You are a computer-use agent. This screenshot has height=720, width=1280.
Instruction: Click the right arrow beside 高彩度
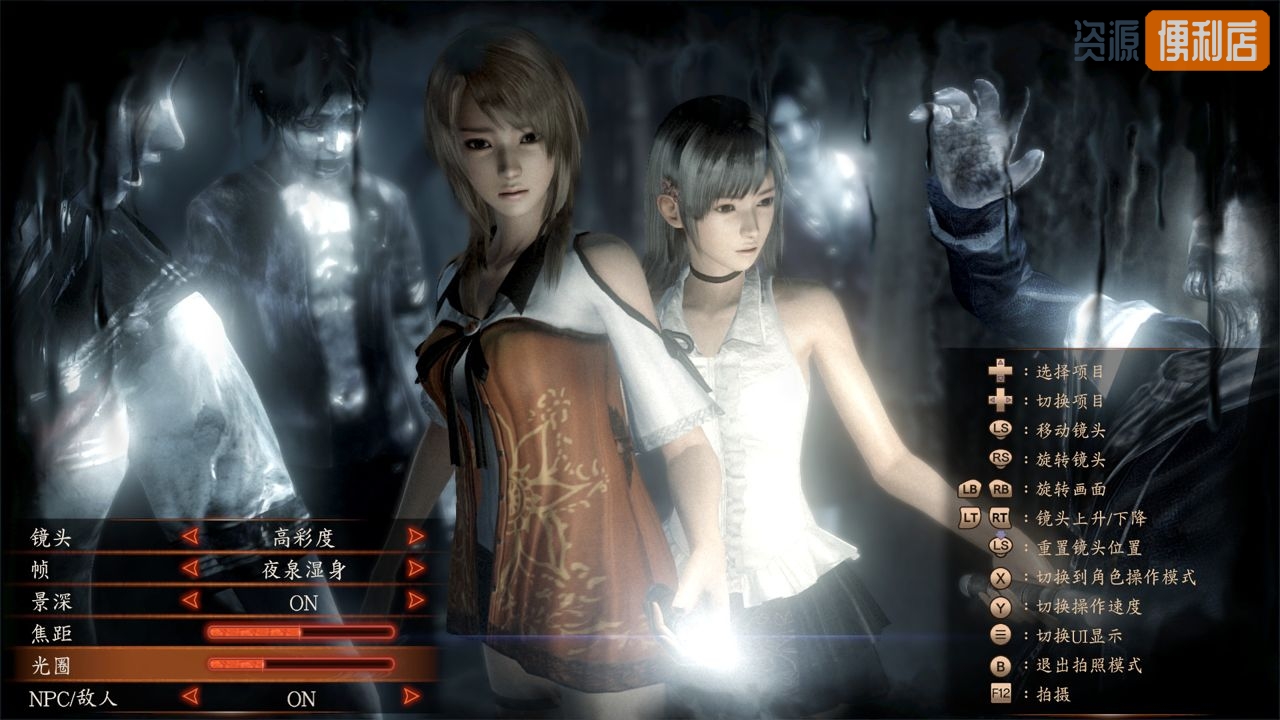416,537
